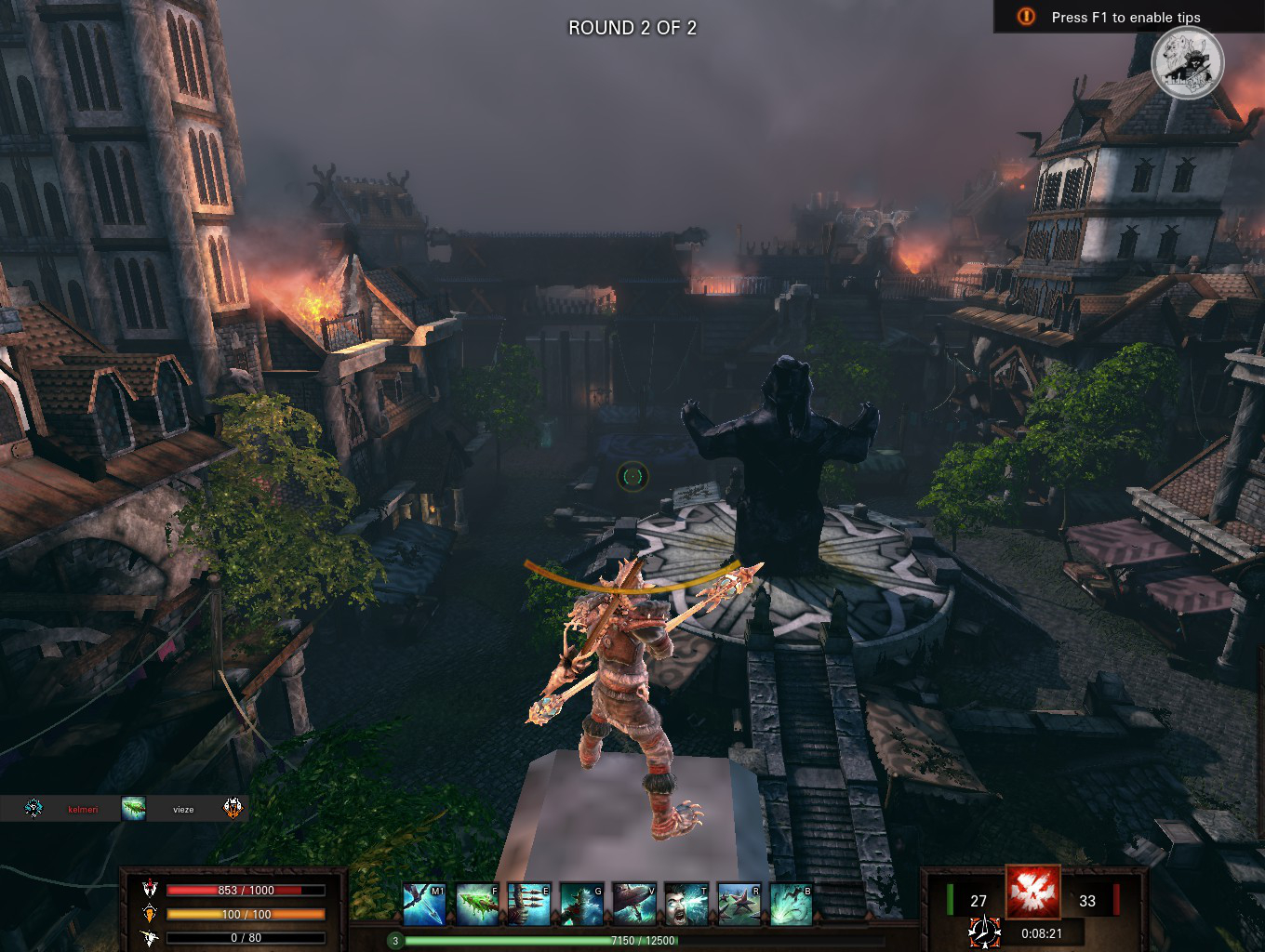Use the green poison arrow ability

[x=476, y=905]
